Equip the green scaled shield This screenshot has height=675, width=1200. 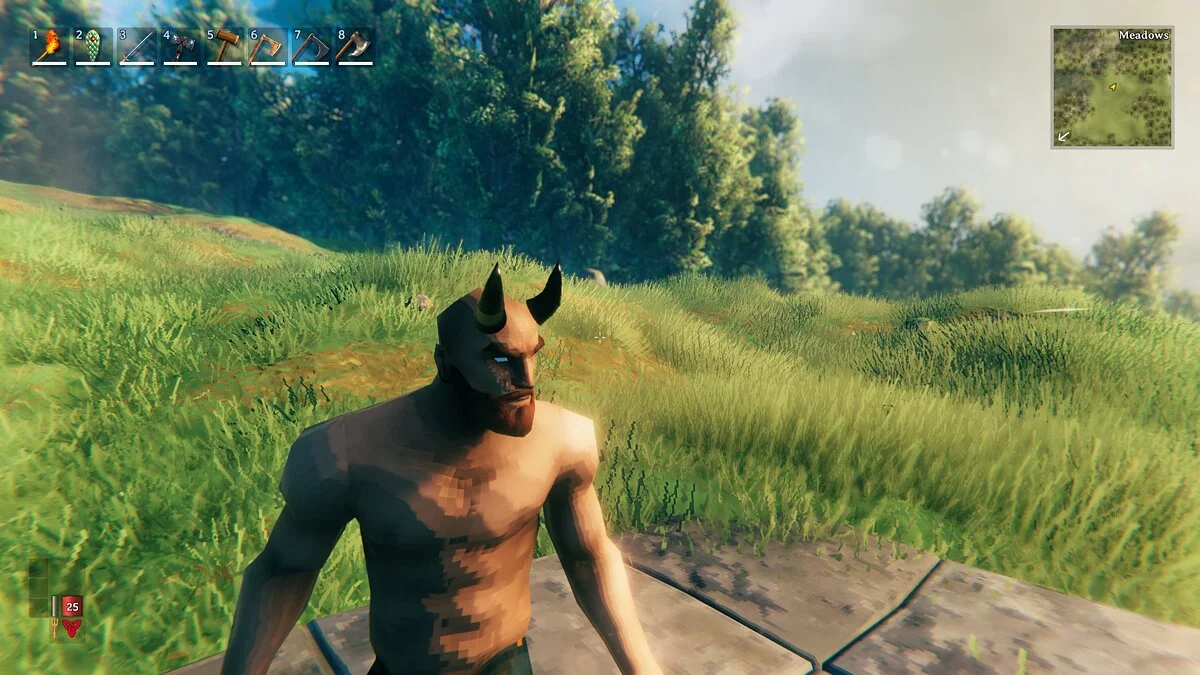click(x=93, y=46)
